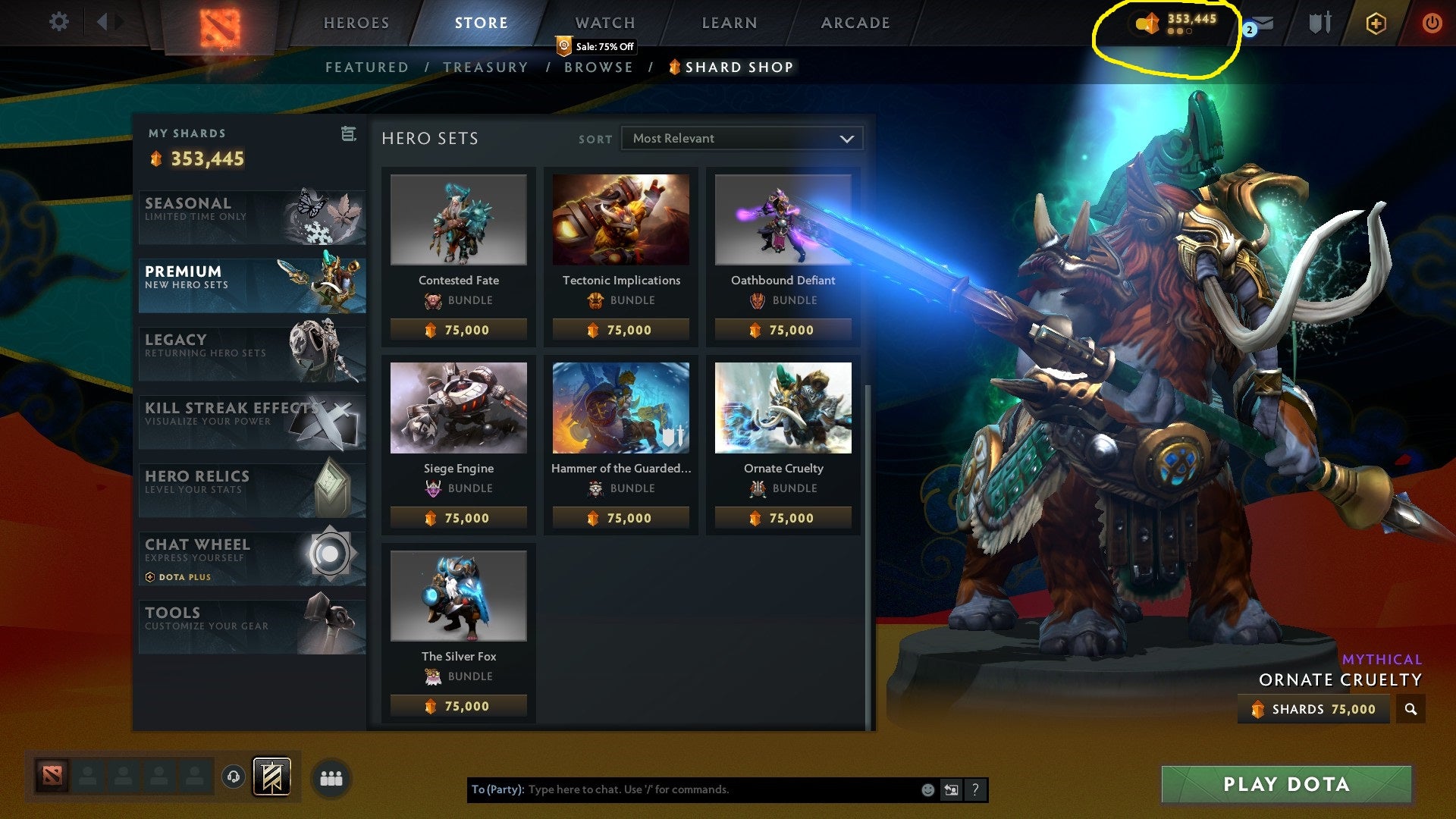Click the SHARDS 75,000 price for Ornate Cruelty
Image resolution: width=1456 pixels, height=819 pixels.
coord(1313,710)
